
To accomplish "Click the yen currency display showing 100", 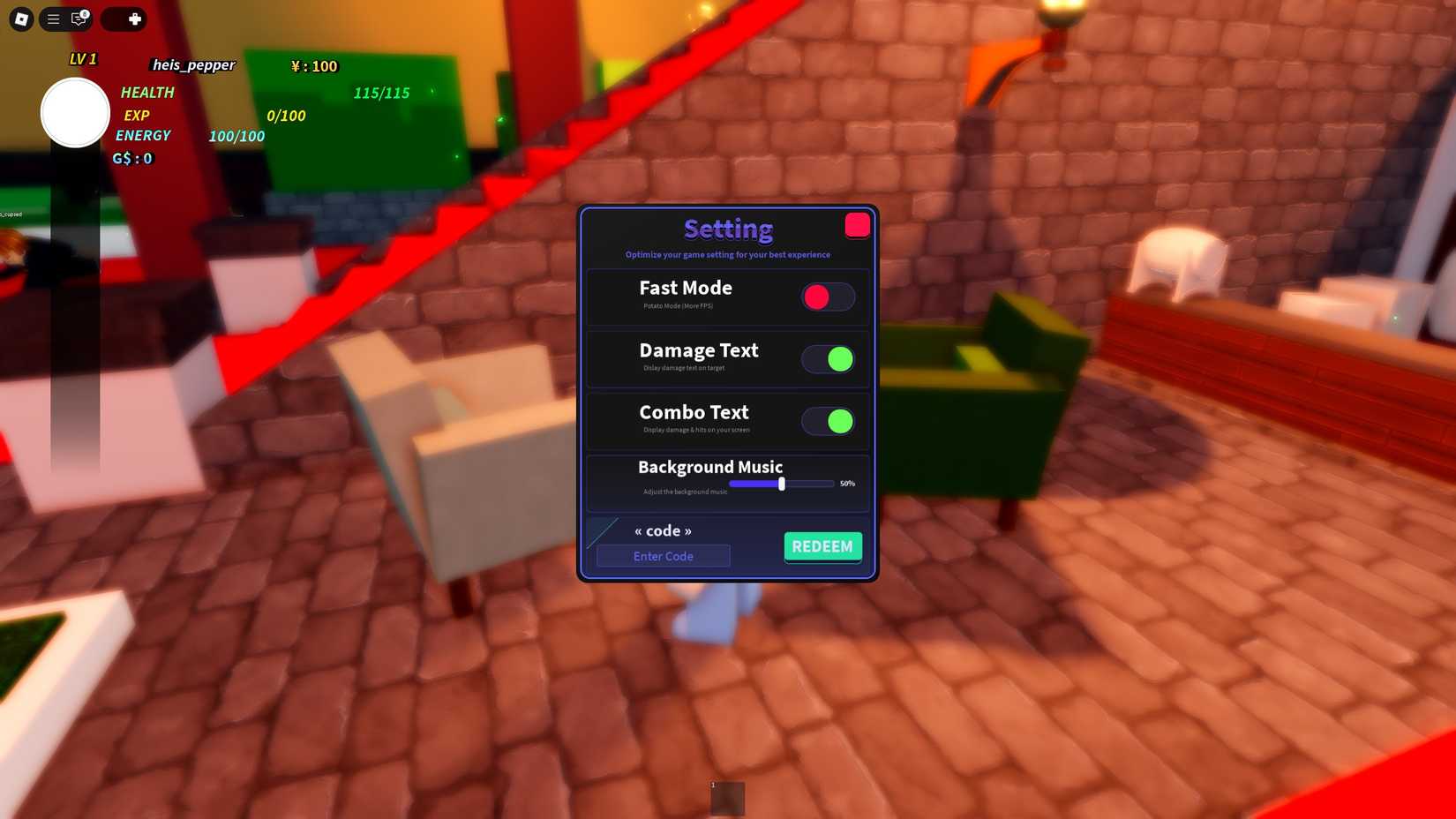I will (313, 66).
